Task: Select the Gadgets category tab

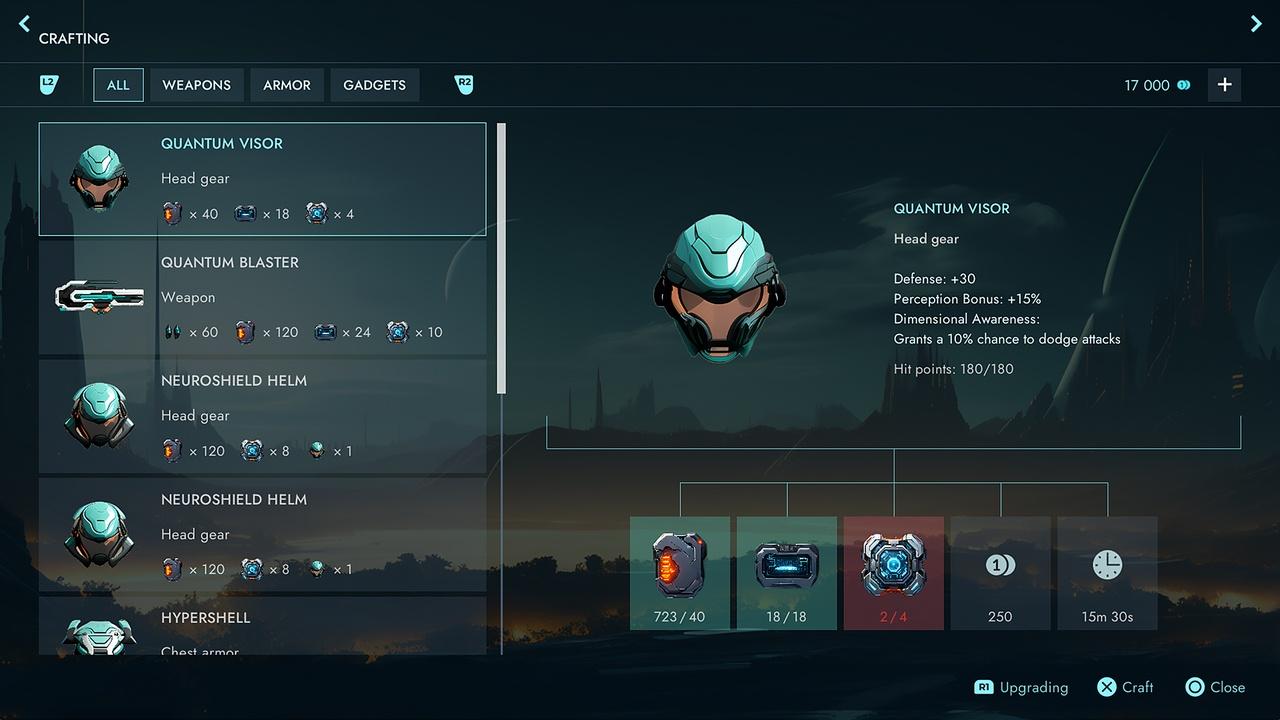Action: pyautogui.click(x=374, y=85)
